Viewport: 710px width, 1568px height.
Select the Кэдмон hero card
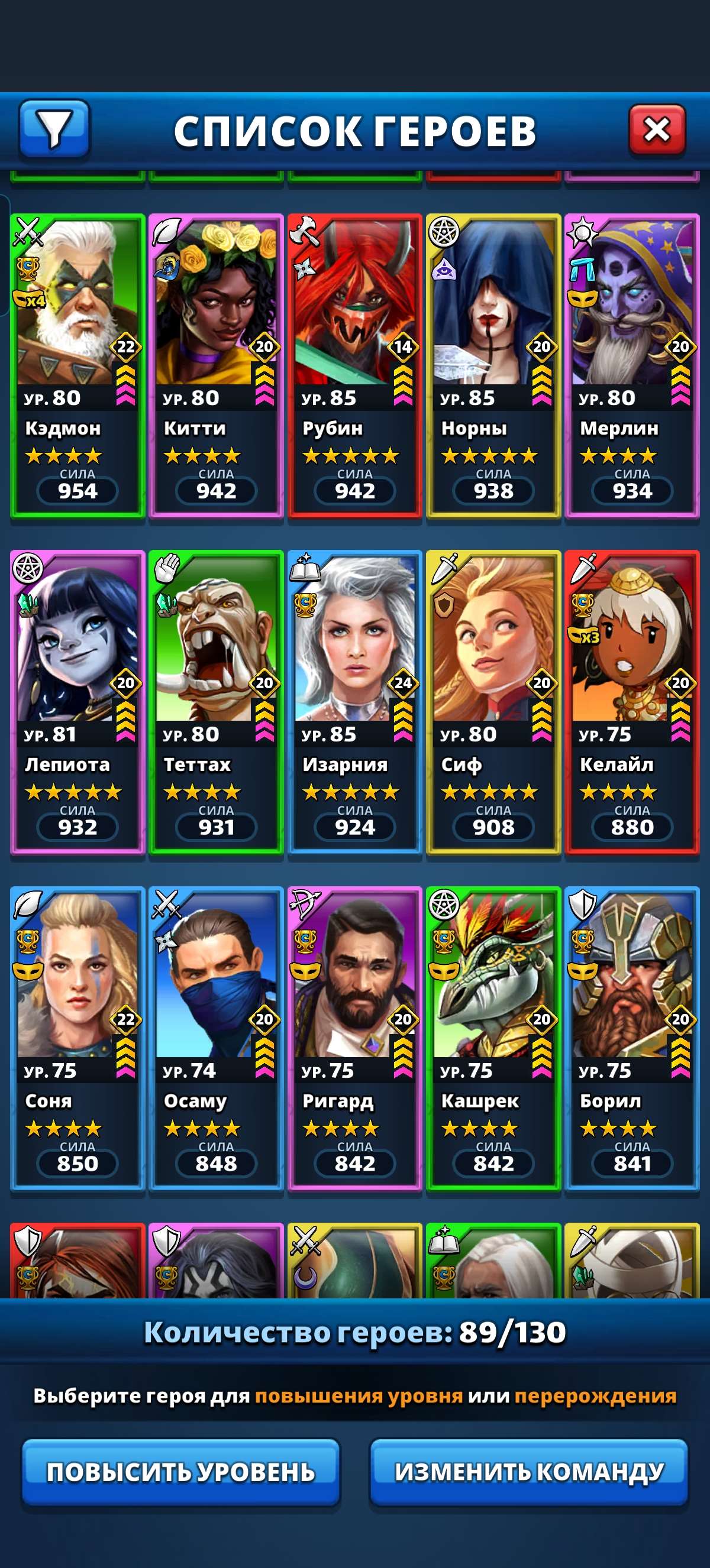(78, 365)
